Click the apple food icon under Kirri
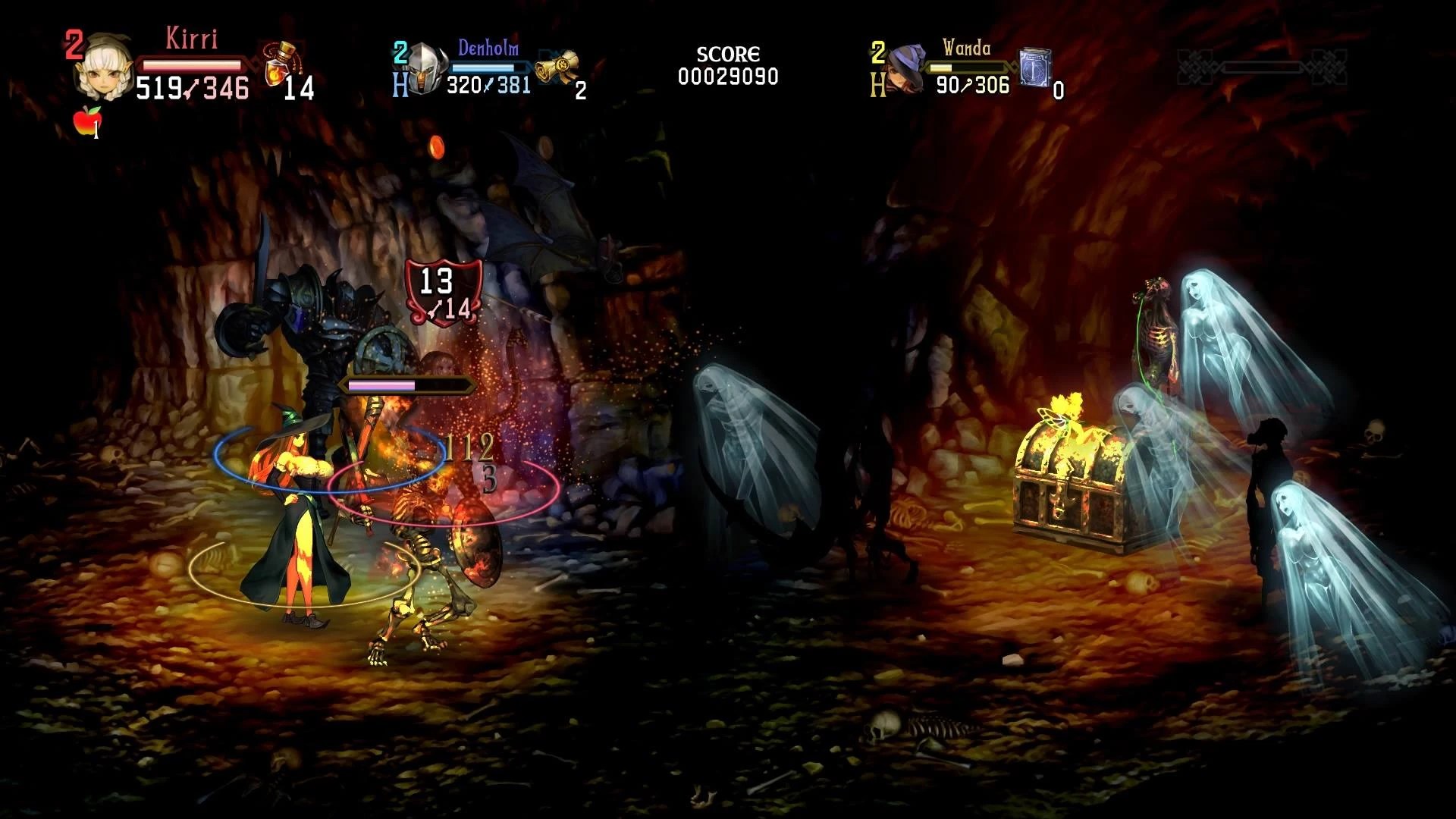 pyautogui.click(x=87, y=121)
